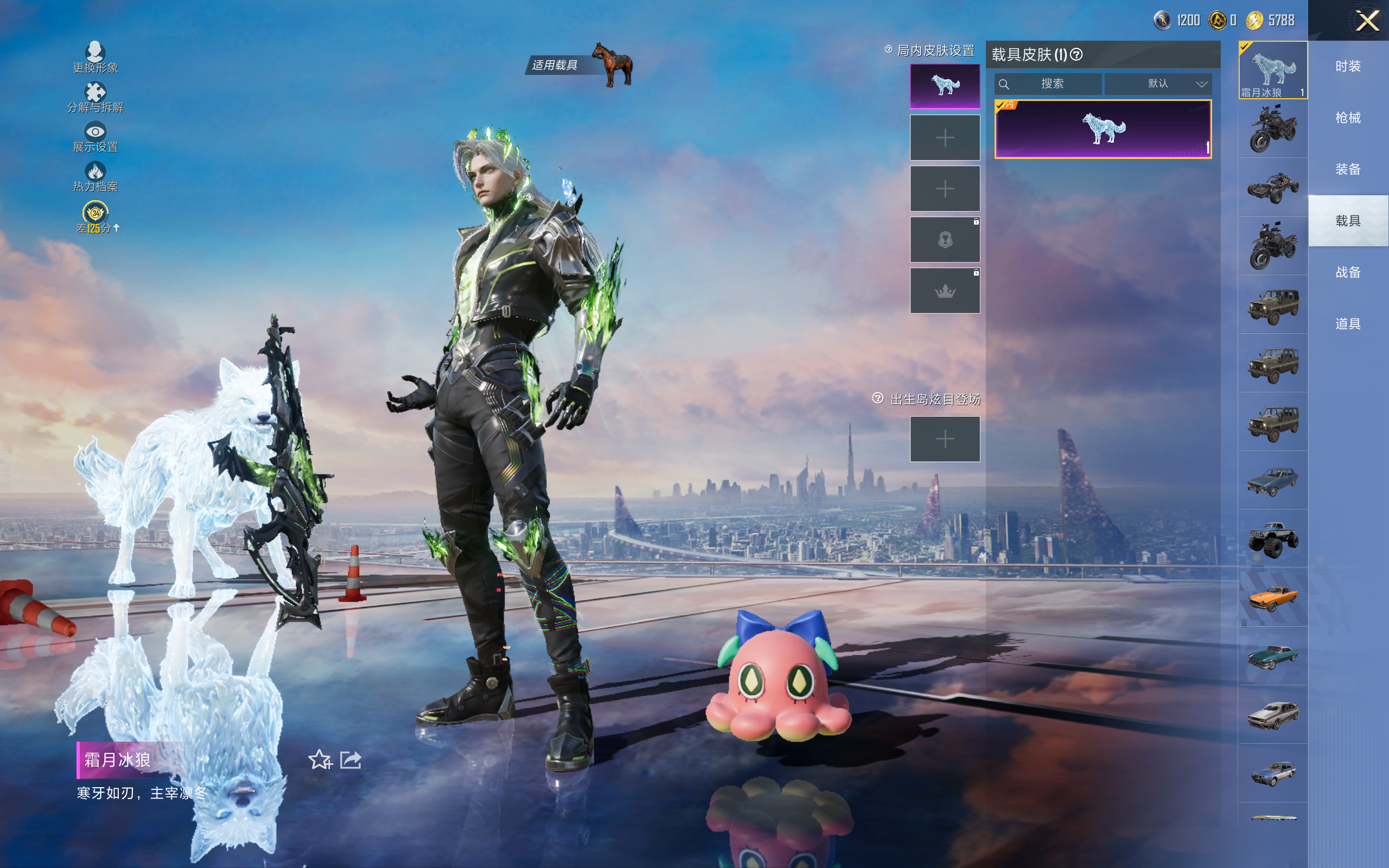This screenshot has width=1389, height=868.
Task: Open the 枪械 firearms tab
Action: point(1348,118)
